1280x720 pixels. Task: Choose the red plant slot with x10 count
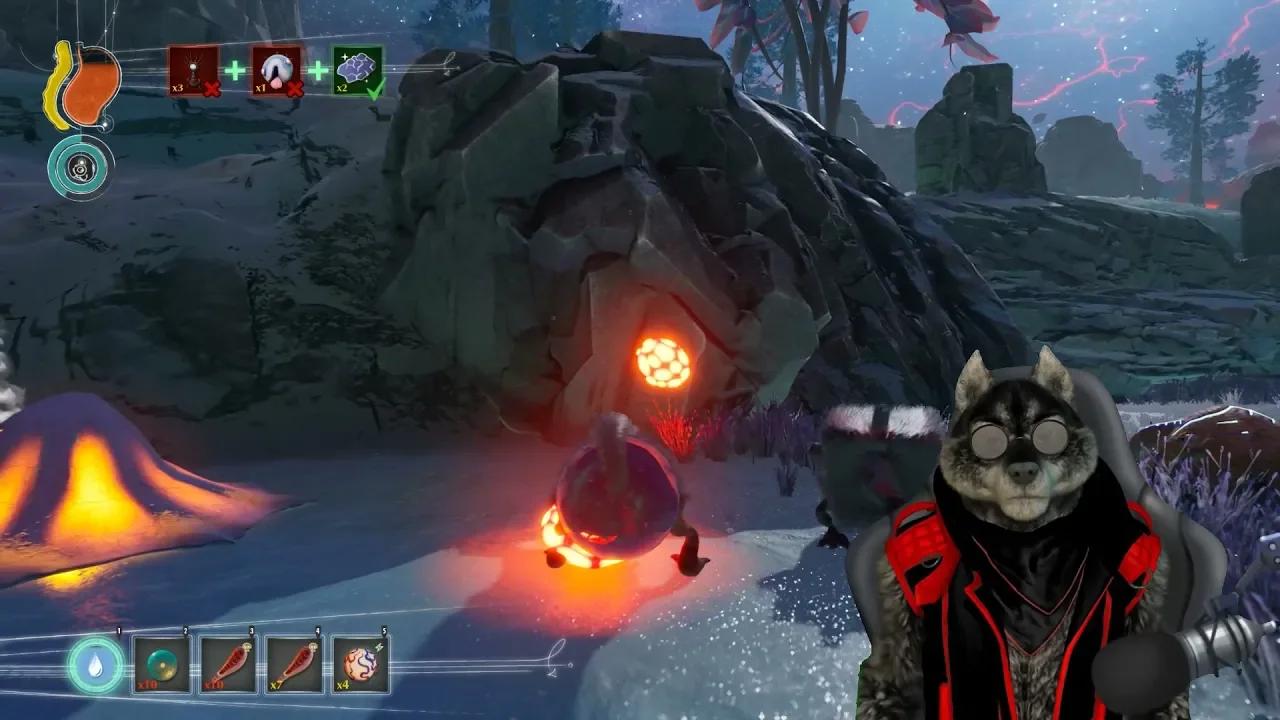coord(228,665)
